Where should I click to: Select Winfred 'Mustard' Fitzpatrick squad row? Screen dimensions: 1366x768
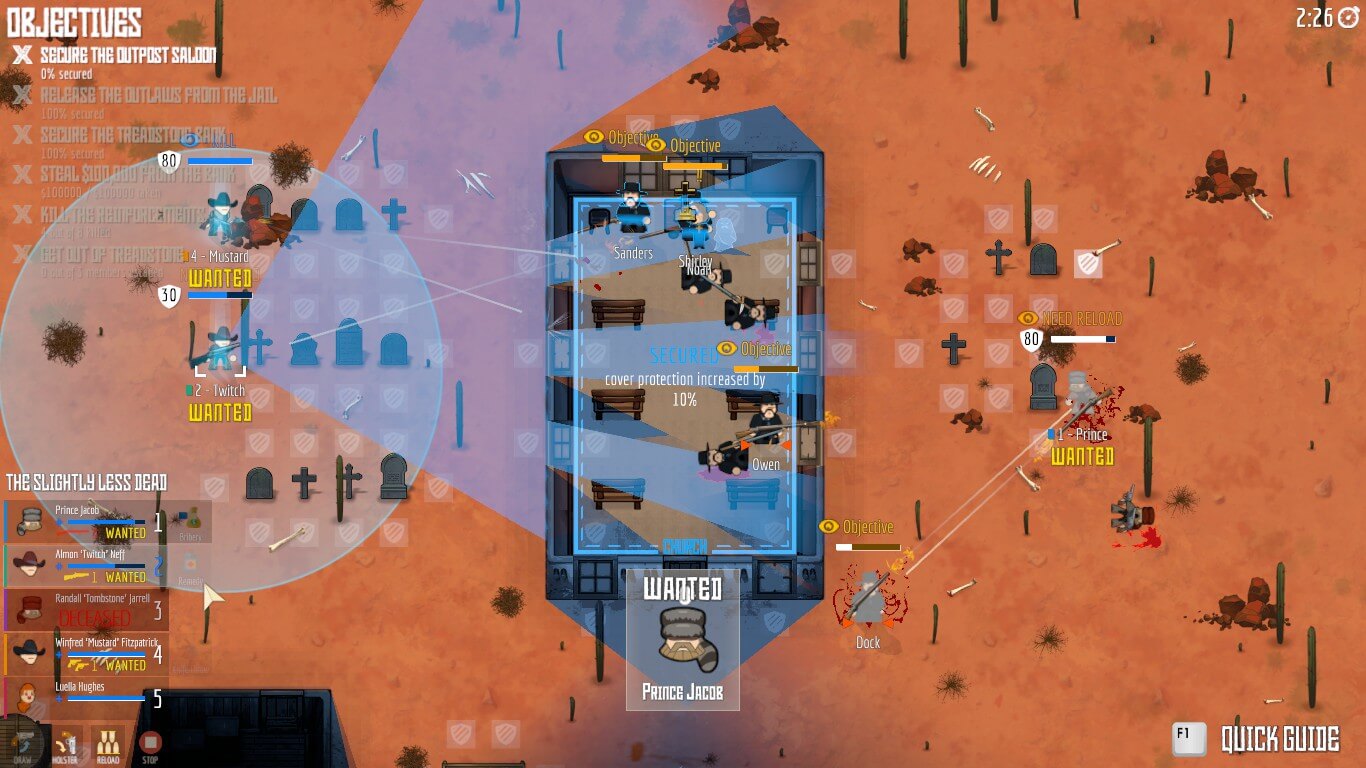pyautogui.click(x=85, y=653)
